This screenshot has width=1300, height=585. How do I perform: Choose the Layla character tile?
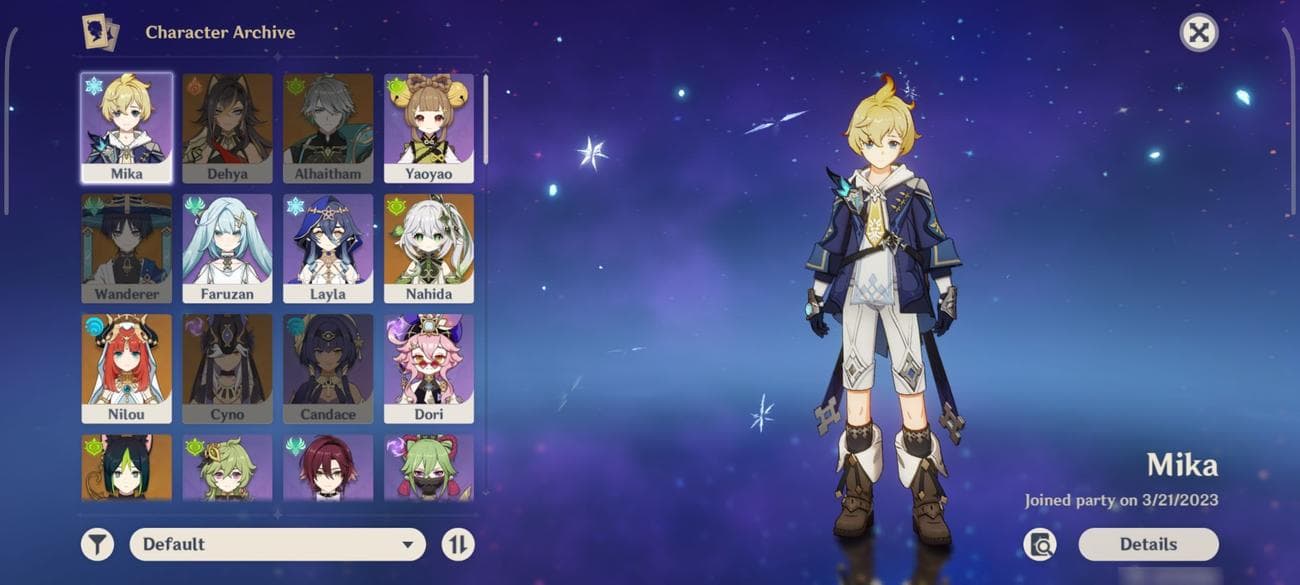tap(328, 248)
